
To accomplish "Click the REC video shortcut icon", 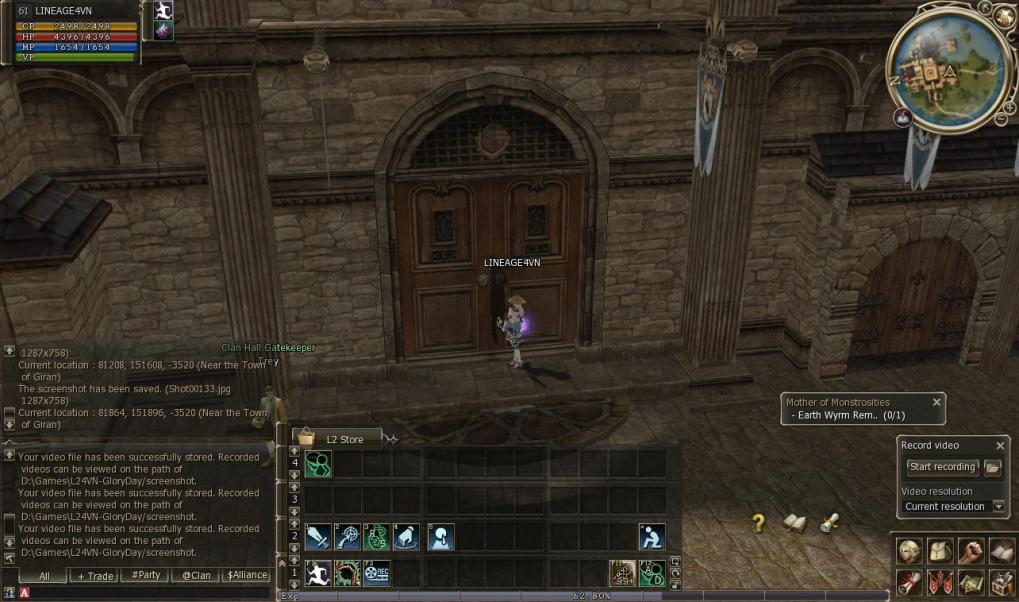I will 376,573.
